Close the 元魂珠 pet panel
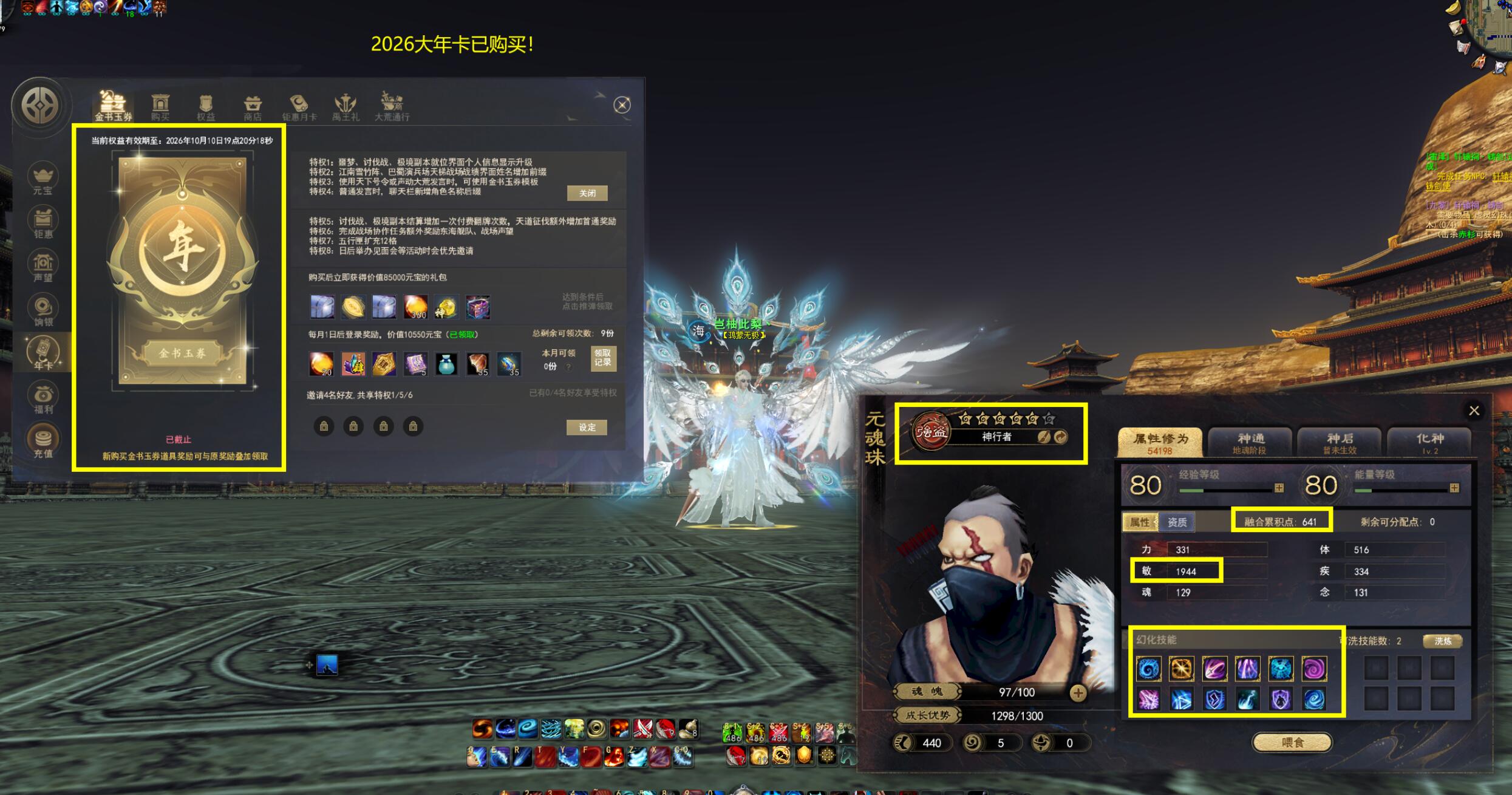The width and height of the screenshot is (1512, 795). [x=1474, y=411]
